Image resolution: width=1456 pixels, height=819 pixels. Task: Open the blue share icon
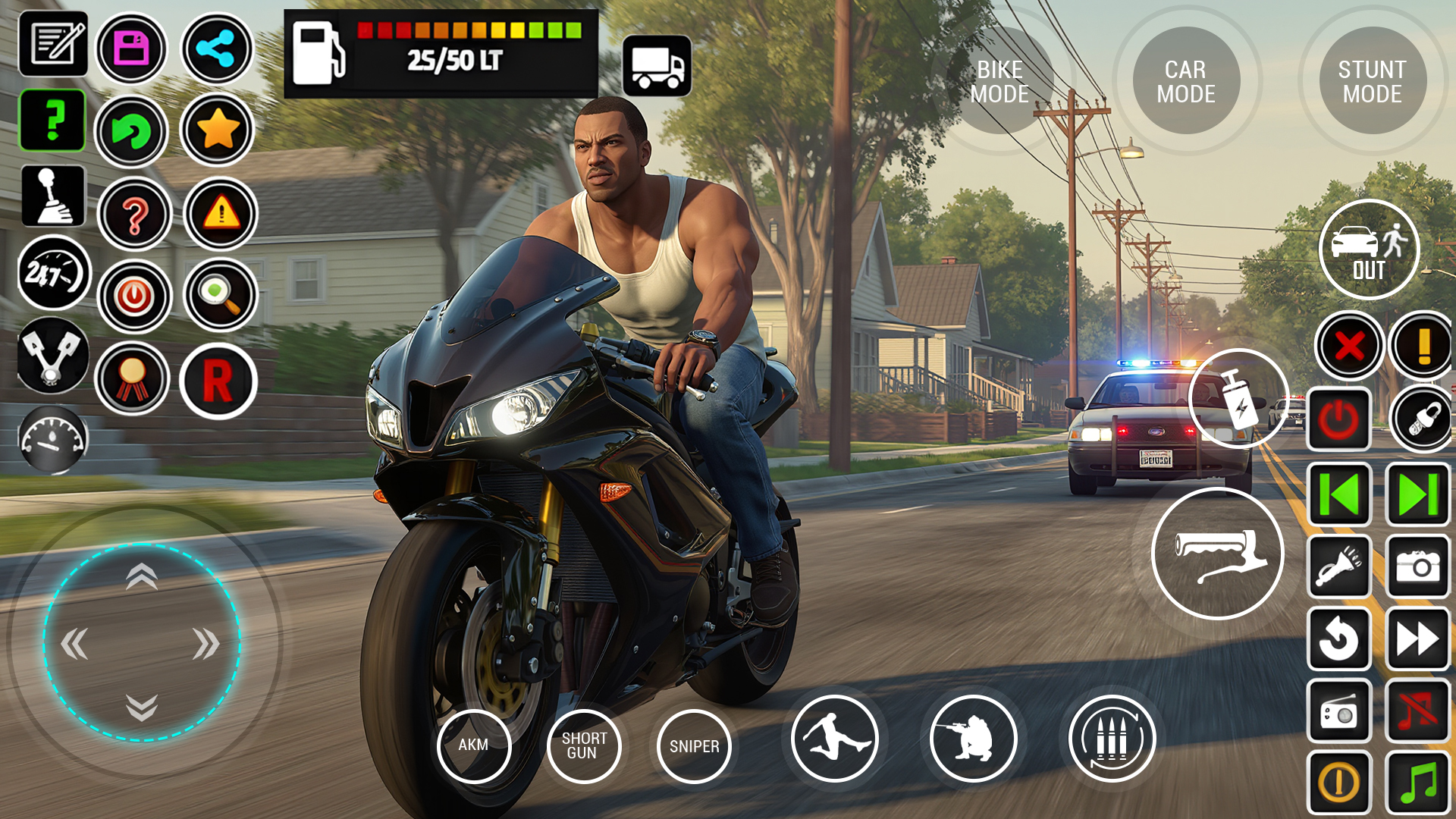[217, 49]
